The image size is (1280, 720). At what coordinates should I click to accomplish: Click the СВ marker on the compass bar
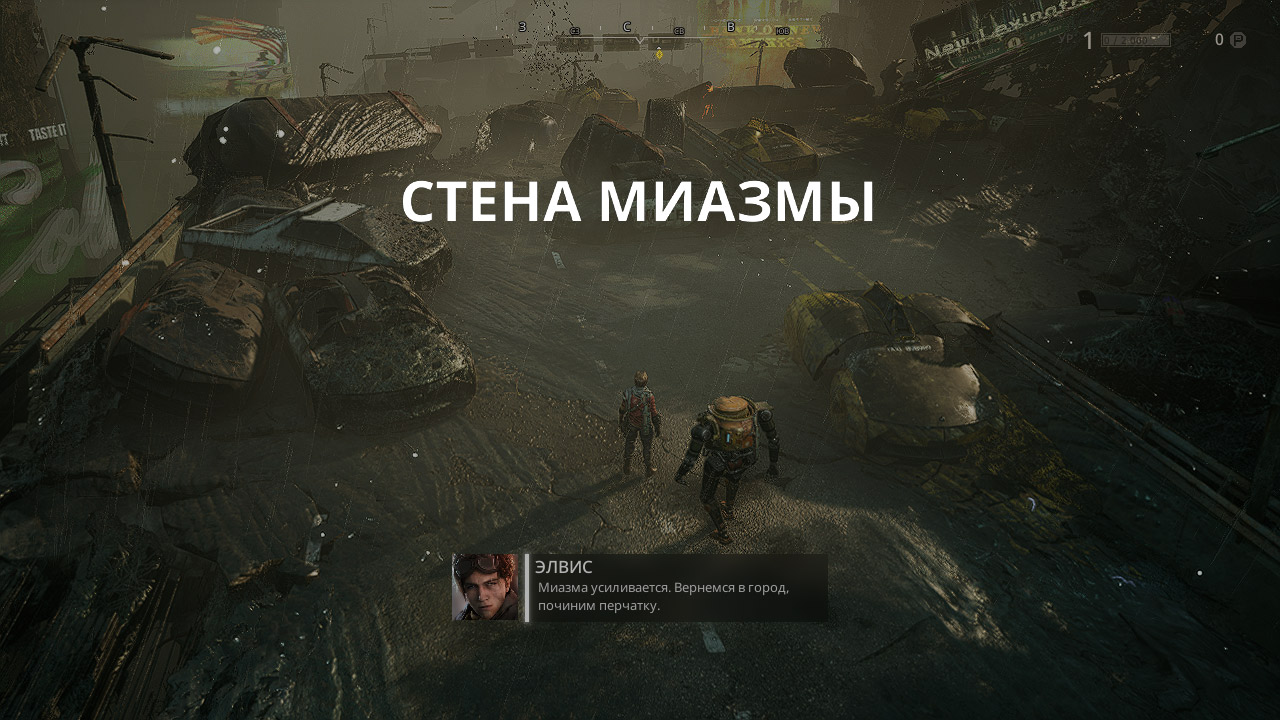pos(678,32)
